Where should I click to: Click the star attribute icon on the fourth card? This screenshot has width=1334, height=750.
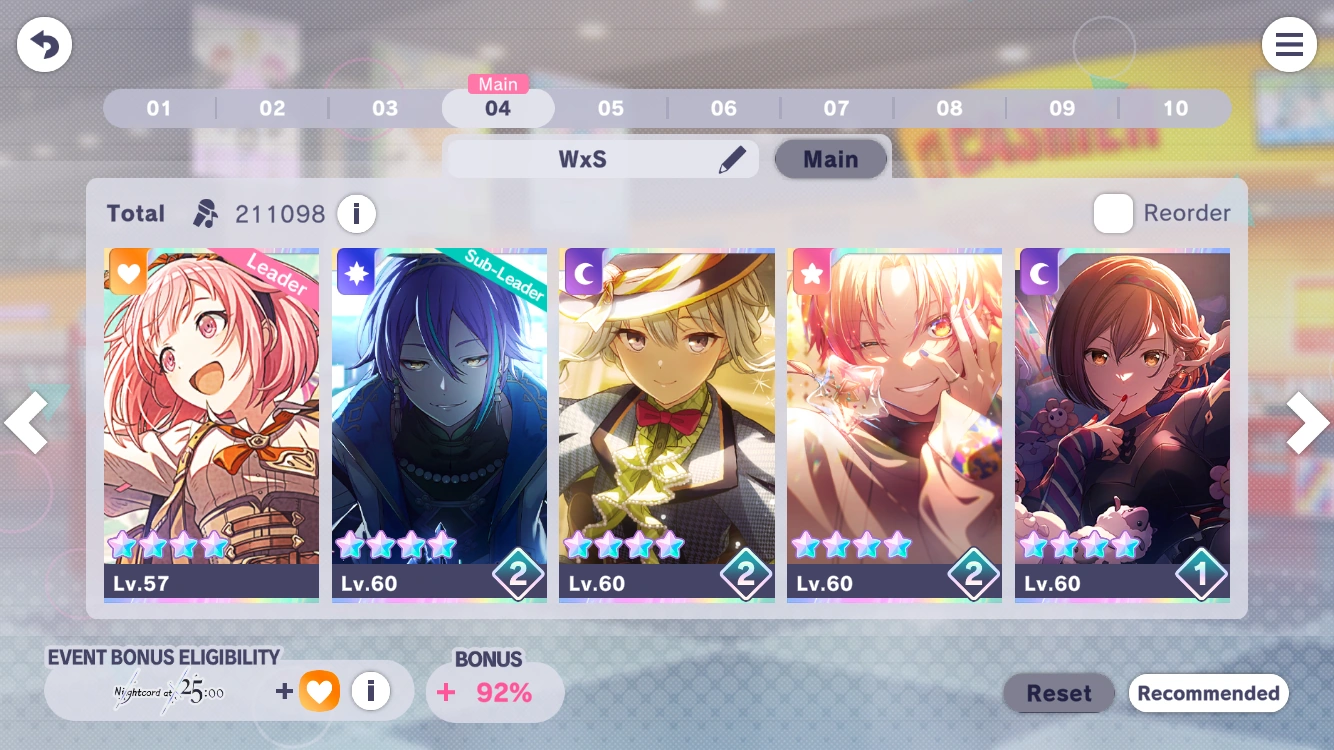[811, 272]
